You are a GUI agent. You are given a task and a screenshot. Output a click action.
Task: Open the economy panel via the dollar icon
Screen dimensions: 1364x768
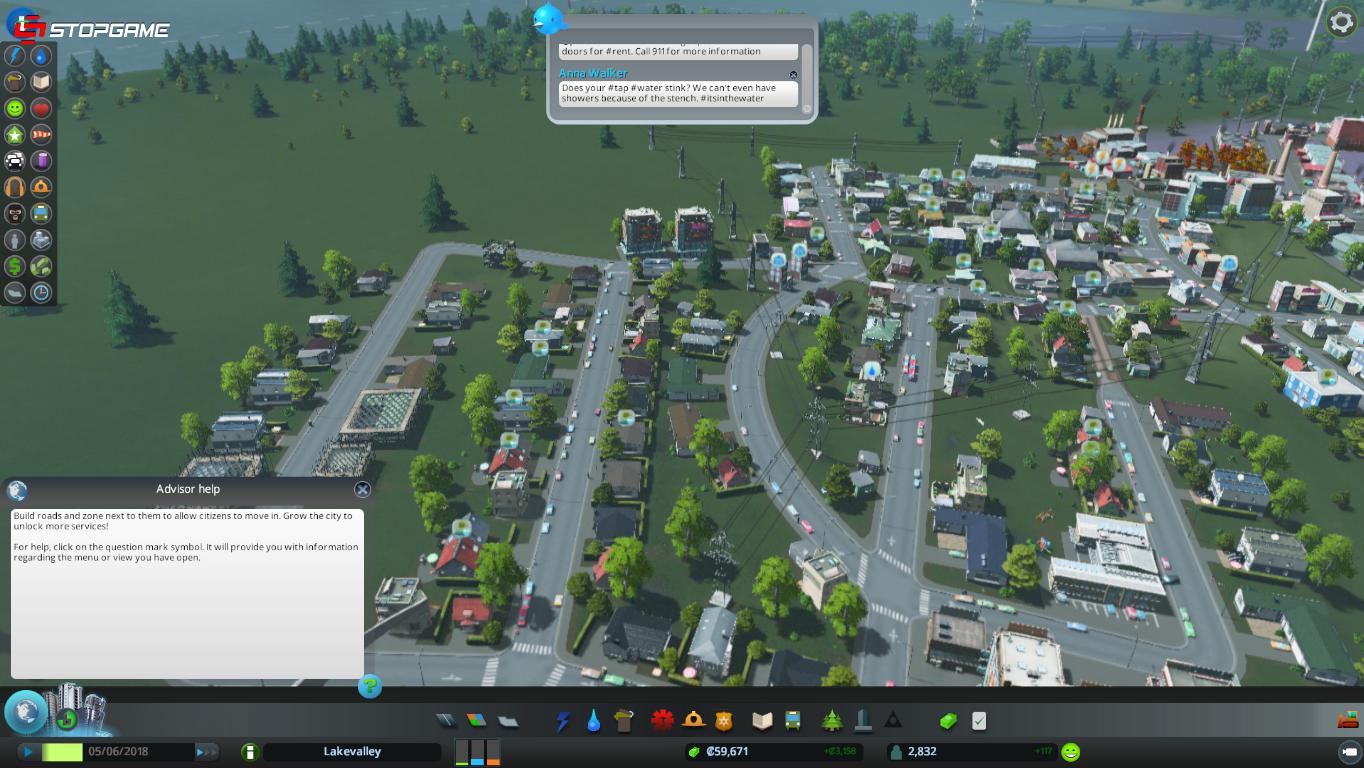[x=16, y=265]
